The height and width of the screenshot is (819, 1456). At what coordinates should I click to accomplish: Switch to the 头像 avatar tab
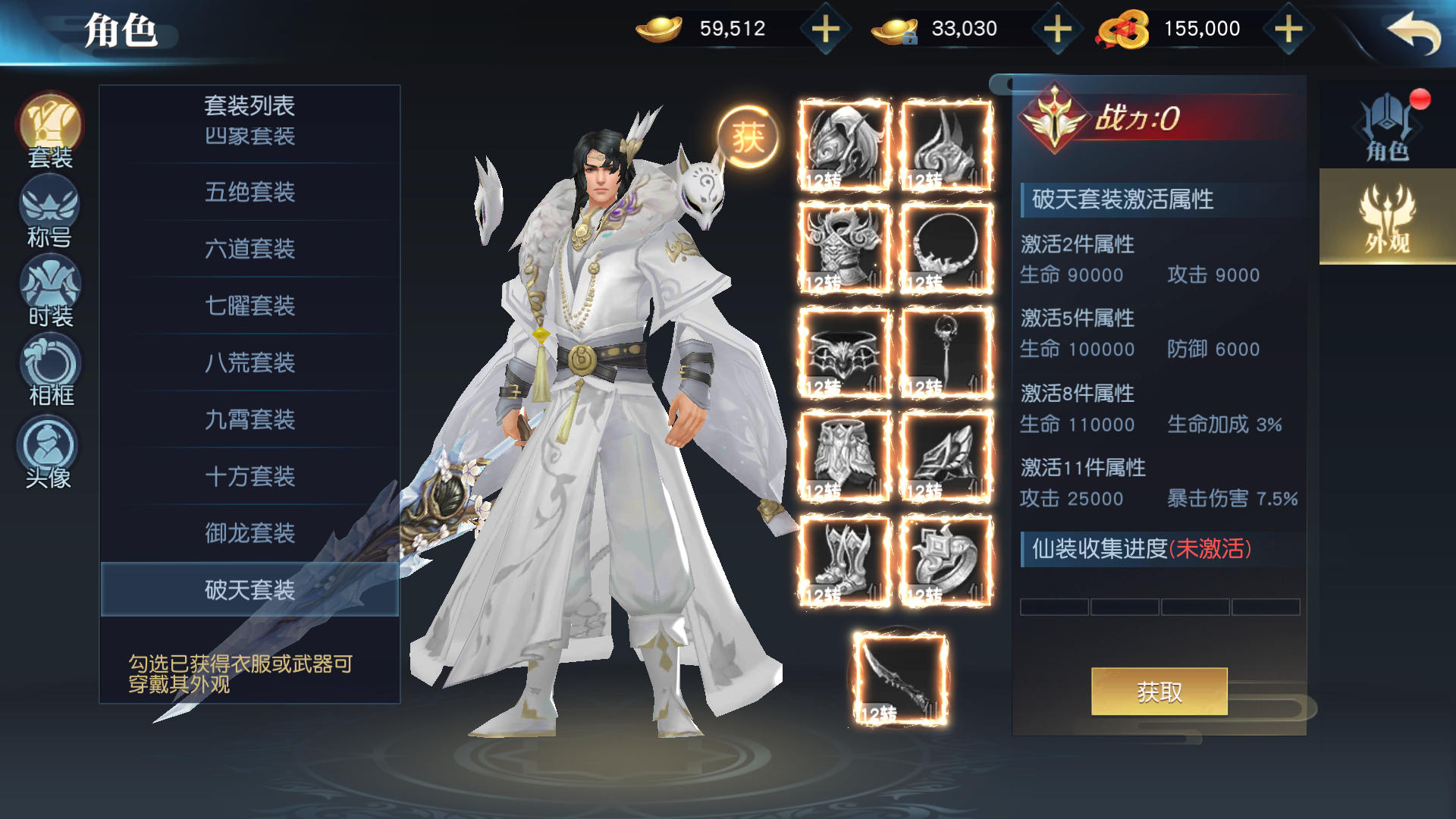point(49,453)
